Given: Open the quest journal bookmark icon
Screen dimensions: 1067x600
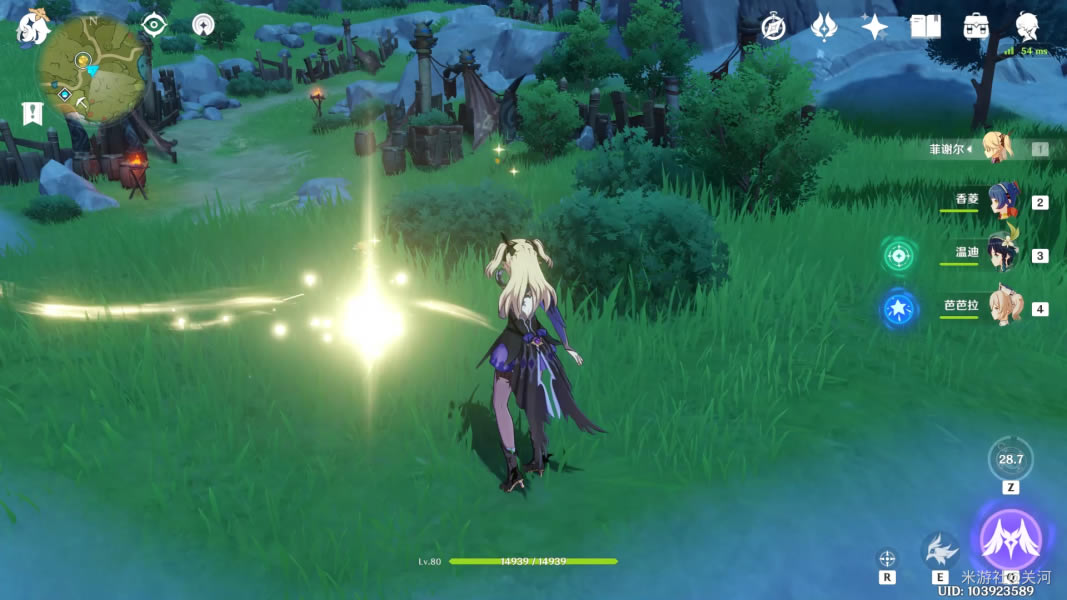Looking at the screenshot, I should point(32,112).
